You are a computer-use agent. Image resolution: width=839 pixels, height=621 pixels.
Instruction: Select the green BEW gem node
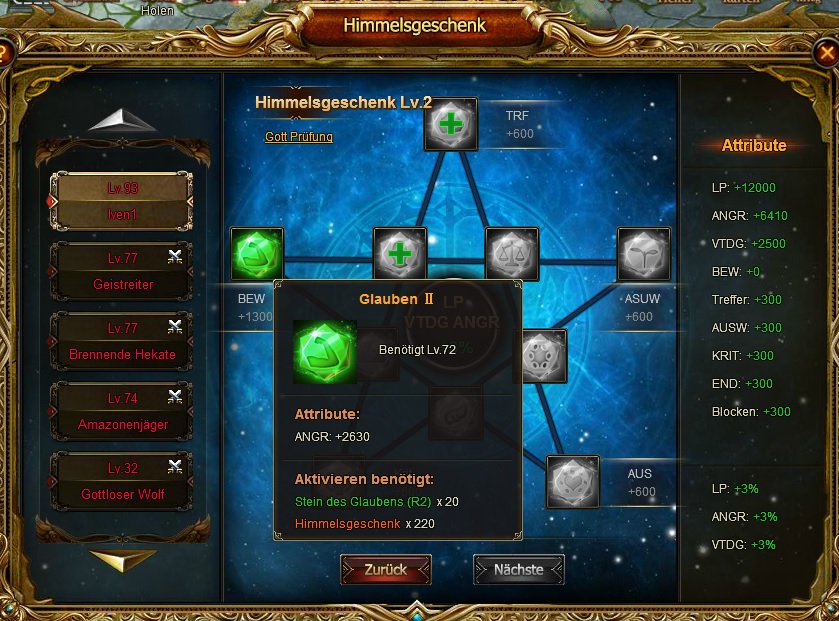[x=257, y=254]
